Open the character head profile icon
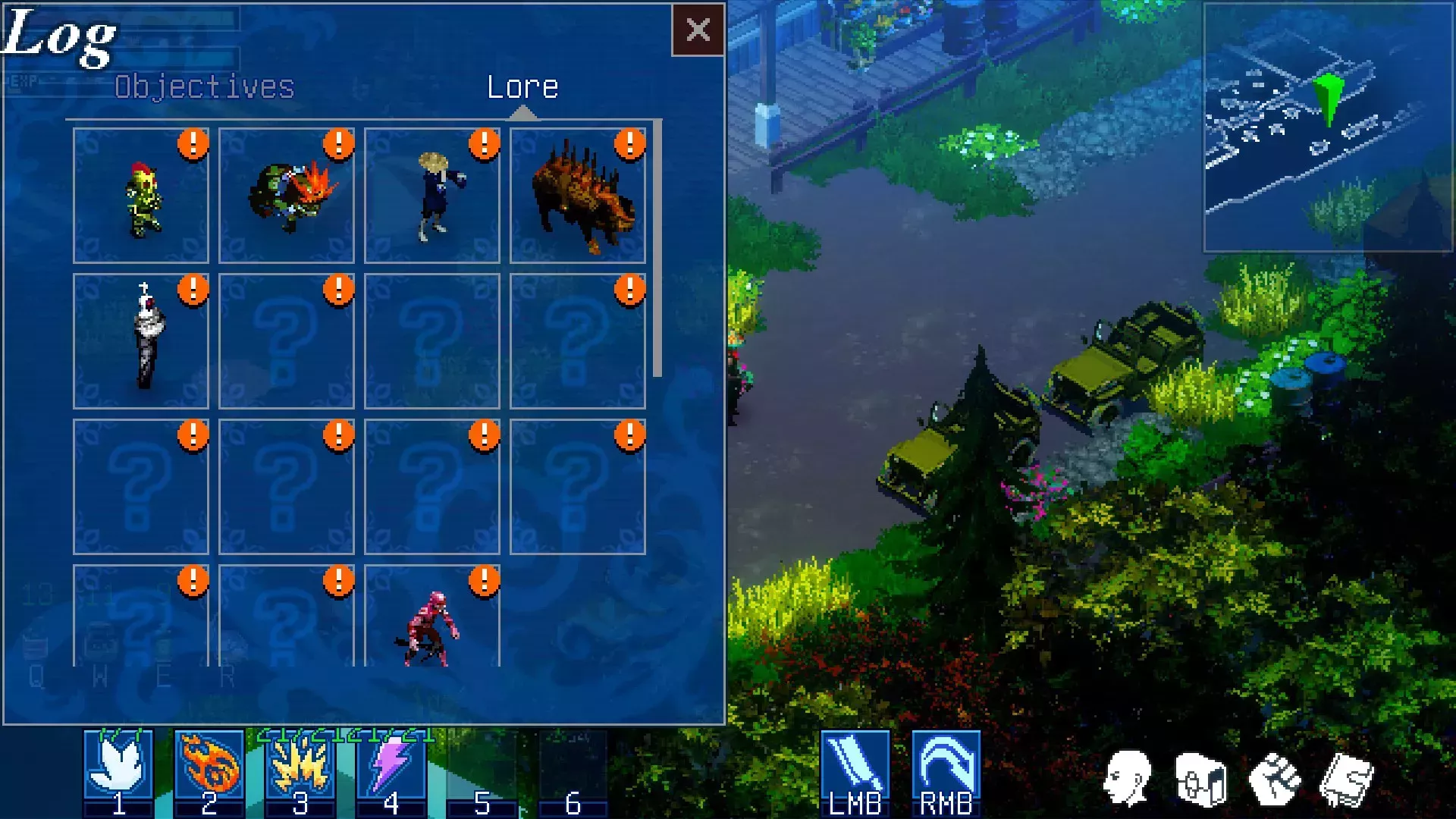The height and width of the screenshot is (819, 1456). pyautogui.click(x=1128, y=778)
